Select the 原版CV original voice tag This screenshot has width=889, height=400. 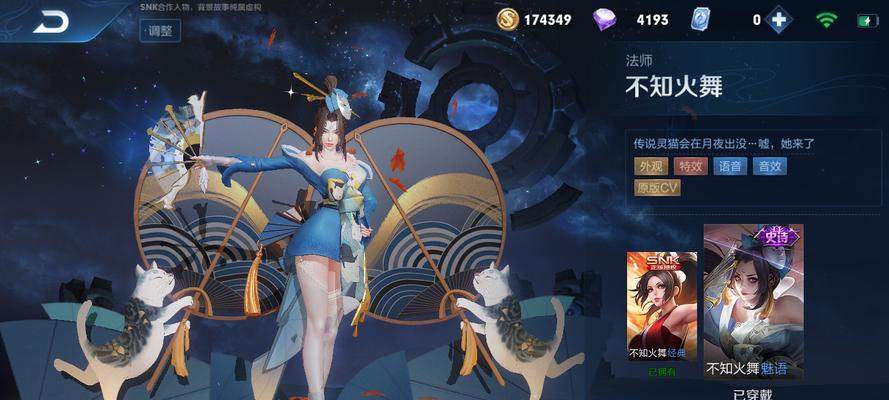click(657, 187)
